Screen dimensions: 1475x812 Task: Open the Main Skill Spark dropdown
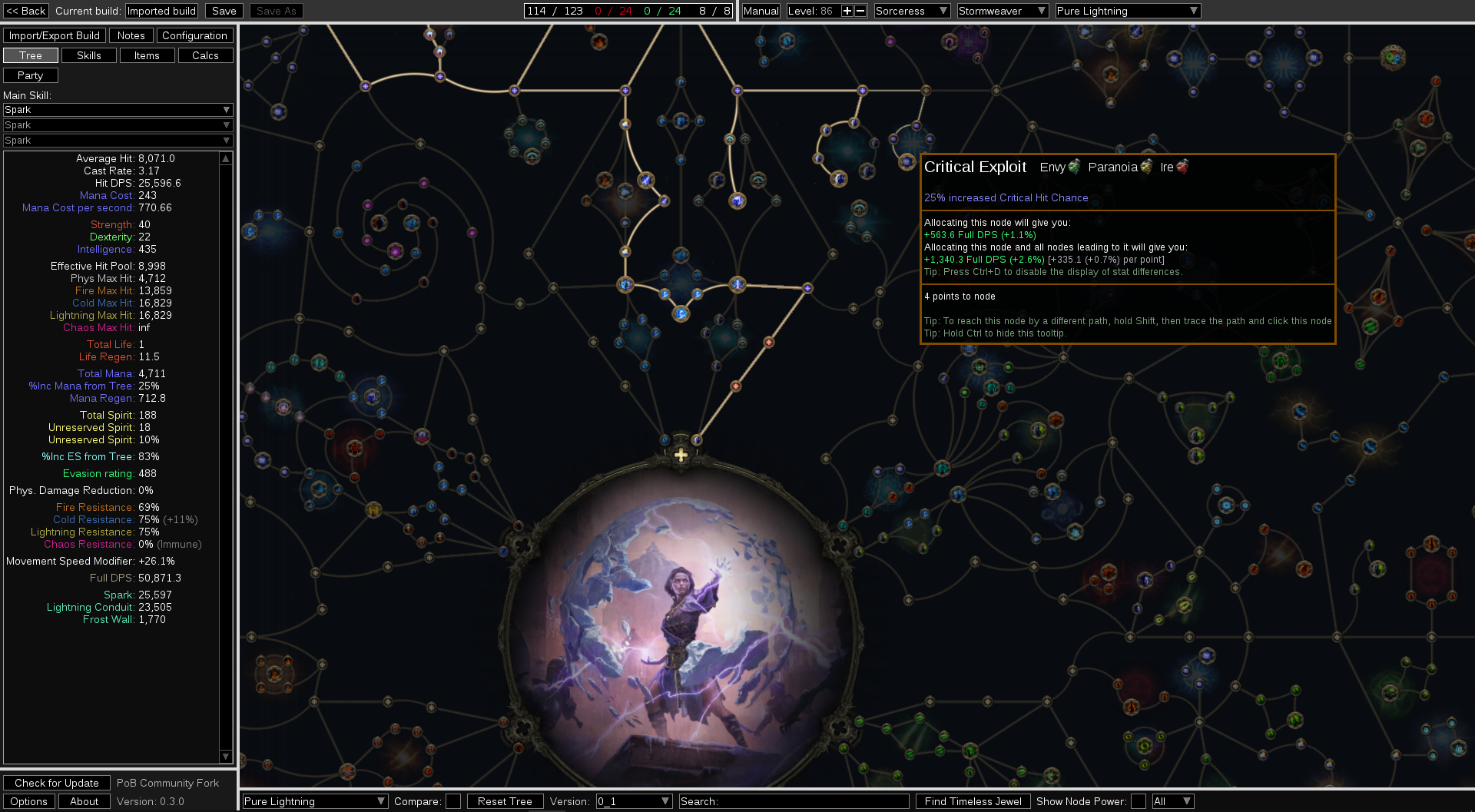tap(117, 109)
